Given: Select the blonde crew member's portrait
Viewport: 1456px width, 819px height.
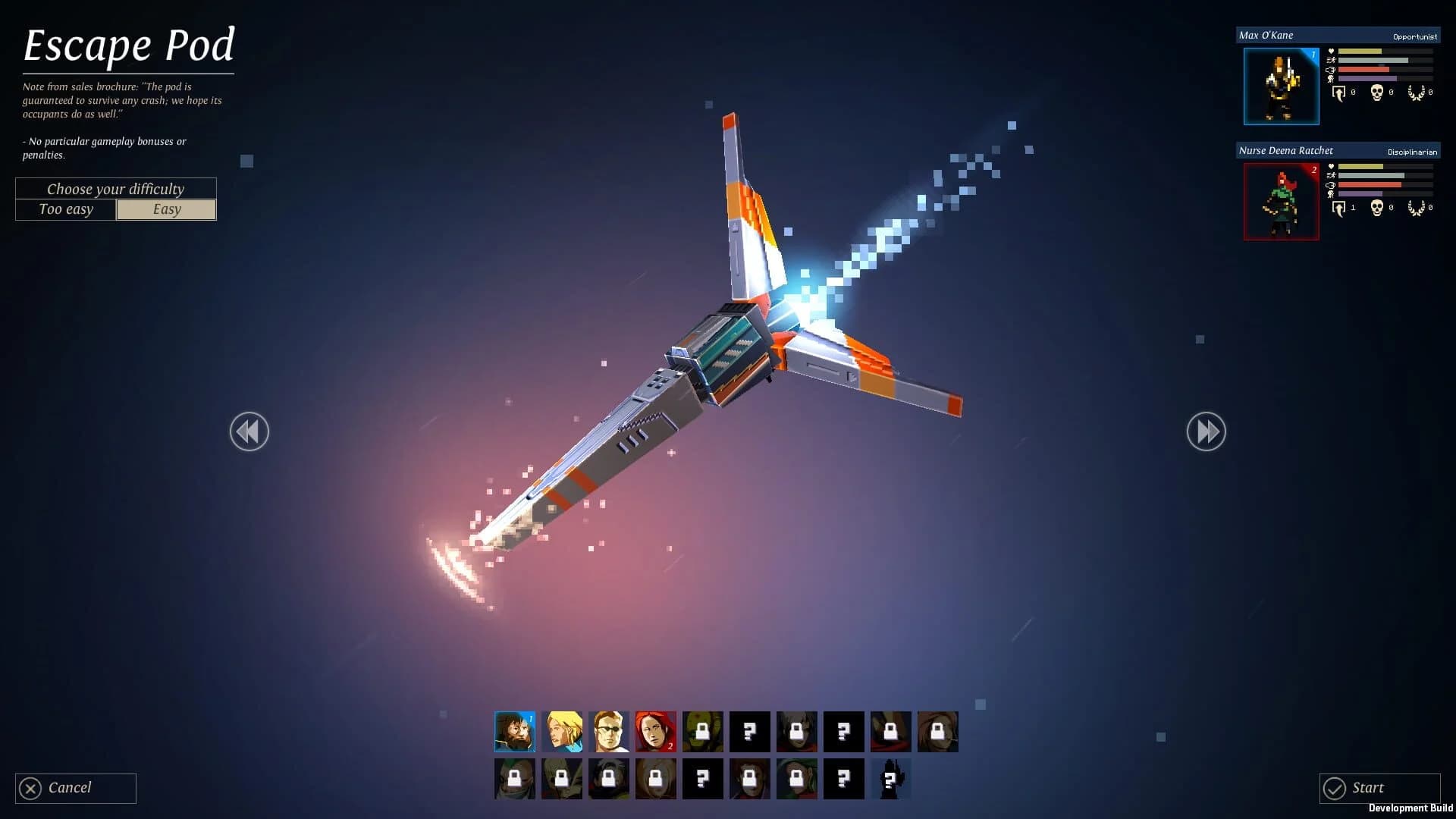Looking at the screenshot, I should pyautogui.click(x=562, y=731).
